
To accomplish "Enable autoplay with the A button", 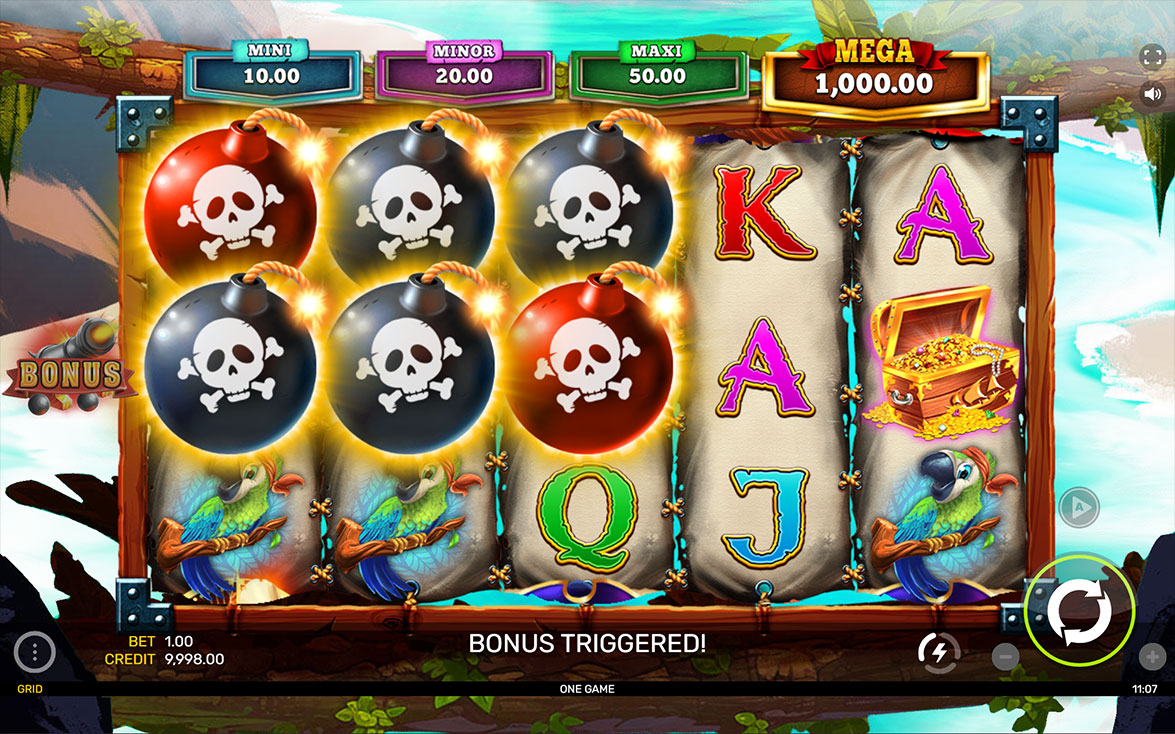I will coord(1078,507).
